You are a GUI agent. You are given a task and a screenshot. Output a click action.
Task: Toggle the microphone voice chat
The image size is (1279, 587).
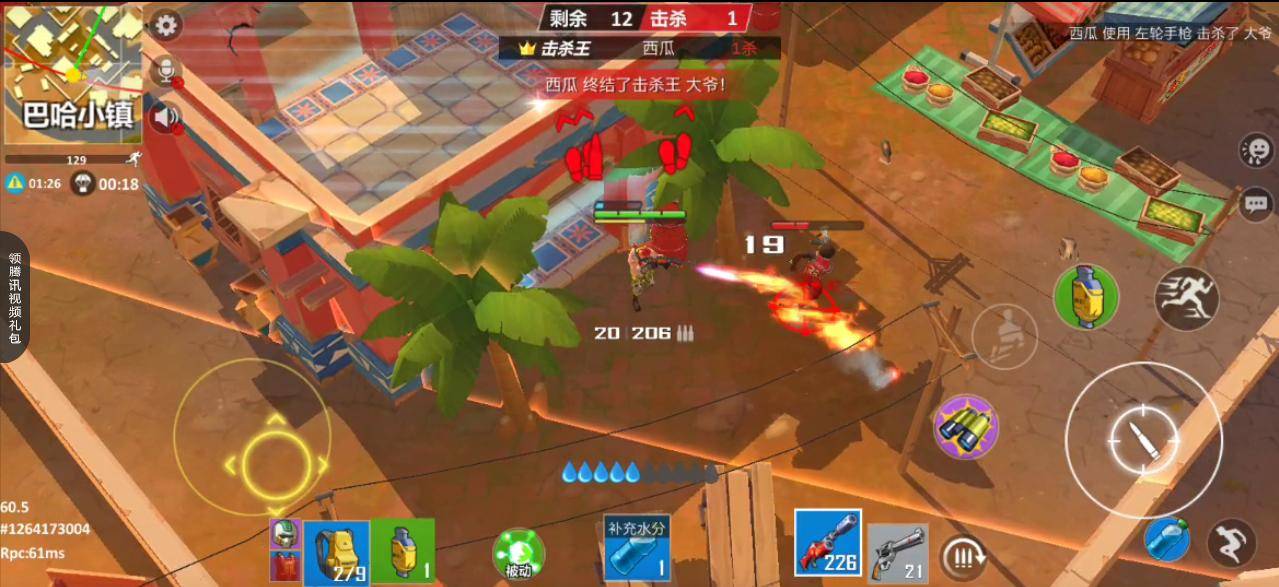point(165,71)
